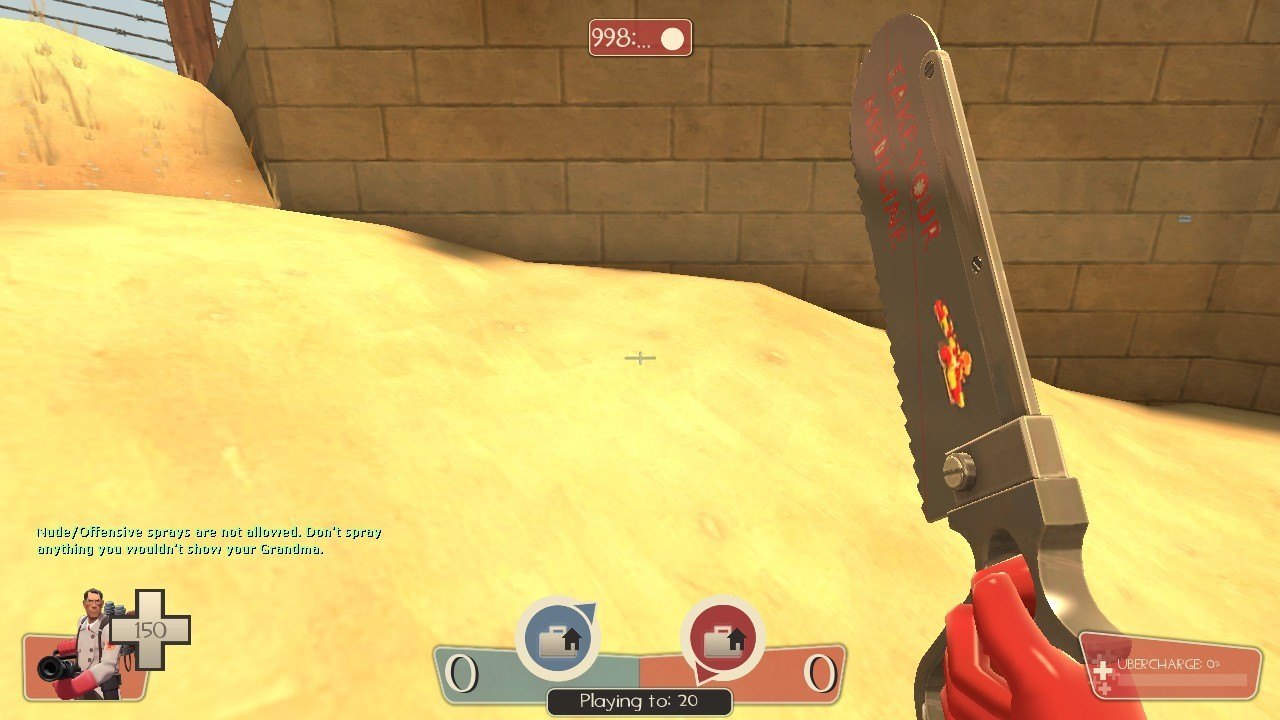Click the server spray rules chat message
Screen dimensions: 1280x720
pyautogui.click(x=209, y=541)
